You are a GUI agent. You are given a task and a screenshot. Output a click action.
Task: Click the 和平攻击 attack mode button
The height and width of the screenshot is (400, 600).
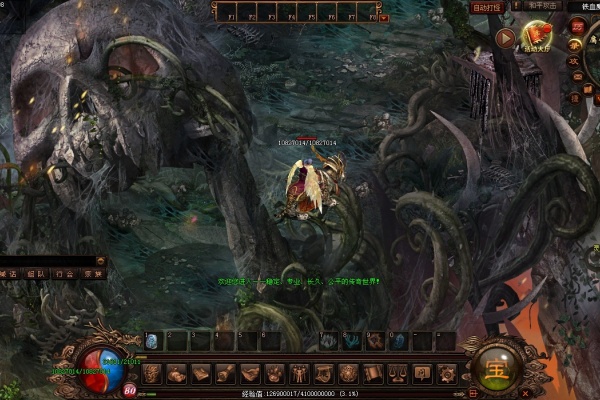click(543, 6)
